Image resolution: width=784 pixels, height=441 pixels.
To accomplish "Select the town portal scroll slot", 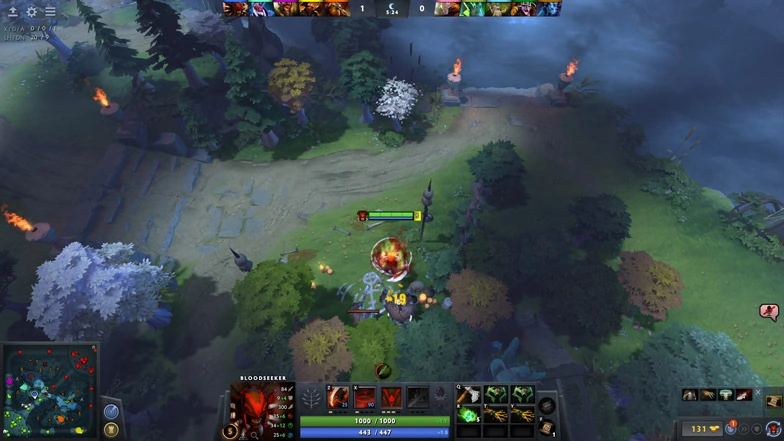I will [546, 429].
